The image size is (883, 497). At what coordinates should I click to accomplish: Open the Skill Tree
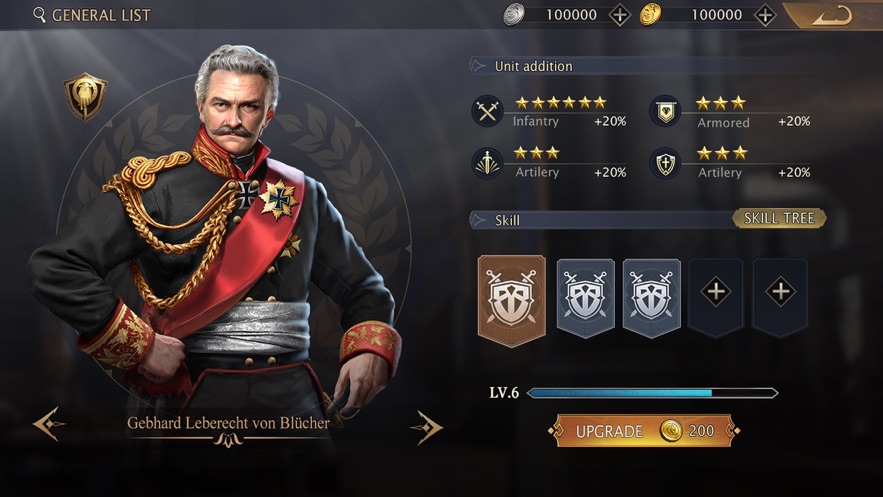tap(779, 218)
